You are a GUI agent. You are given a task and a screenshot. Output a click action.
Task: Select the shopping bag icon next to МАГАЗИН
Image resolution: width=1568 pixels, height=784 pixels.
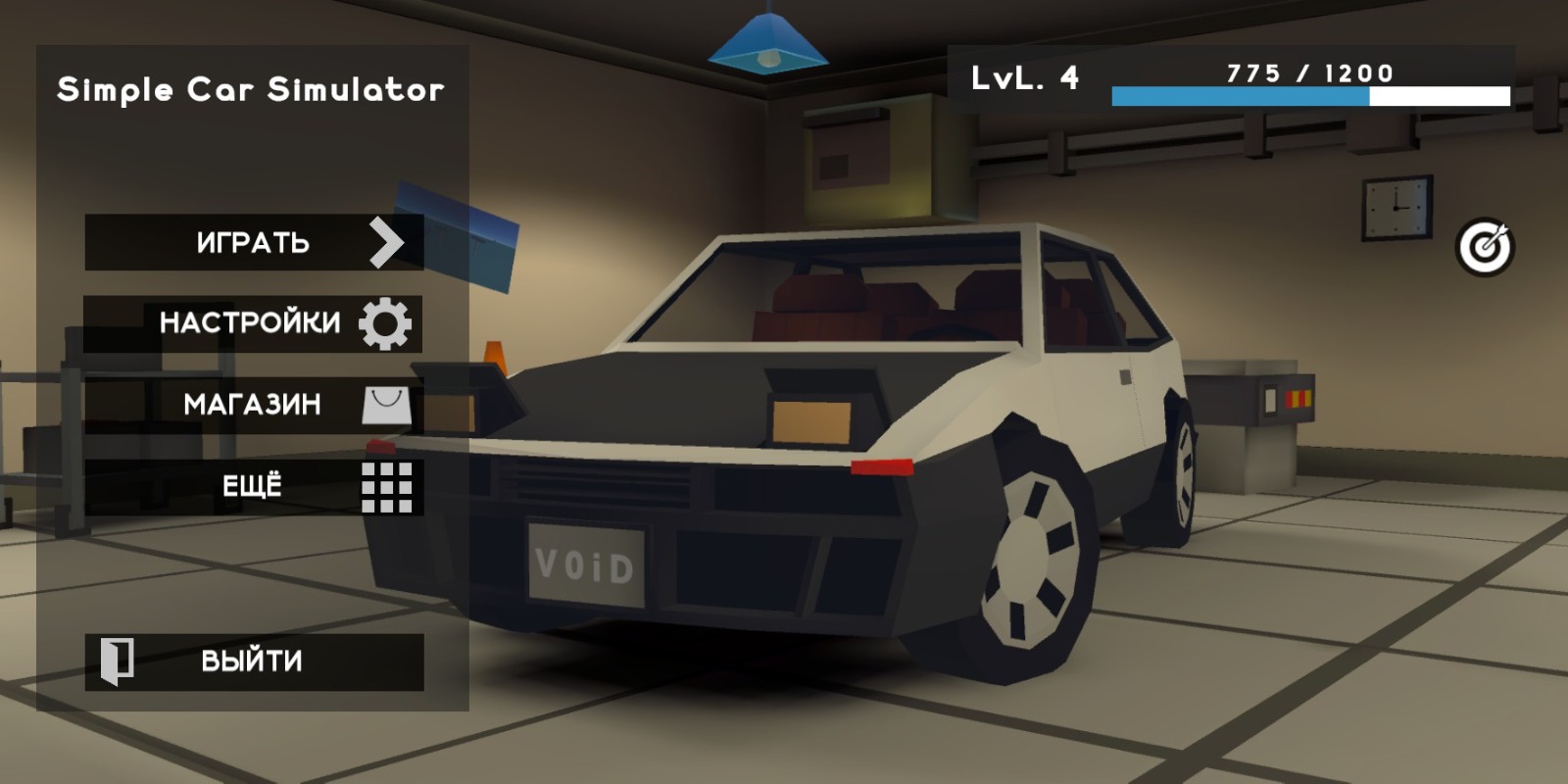point(387,404)
